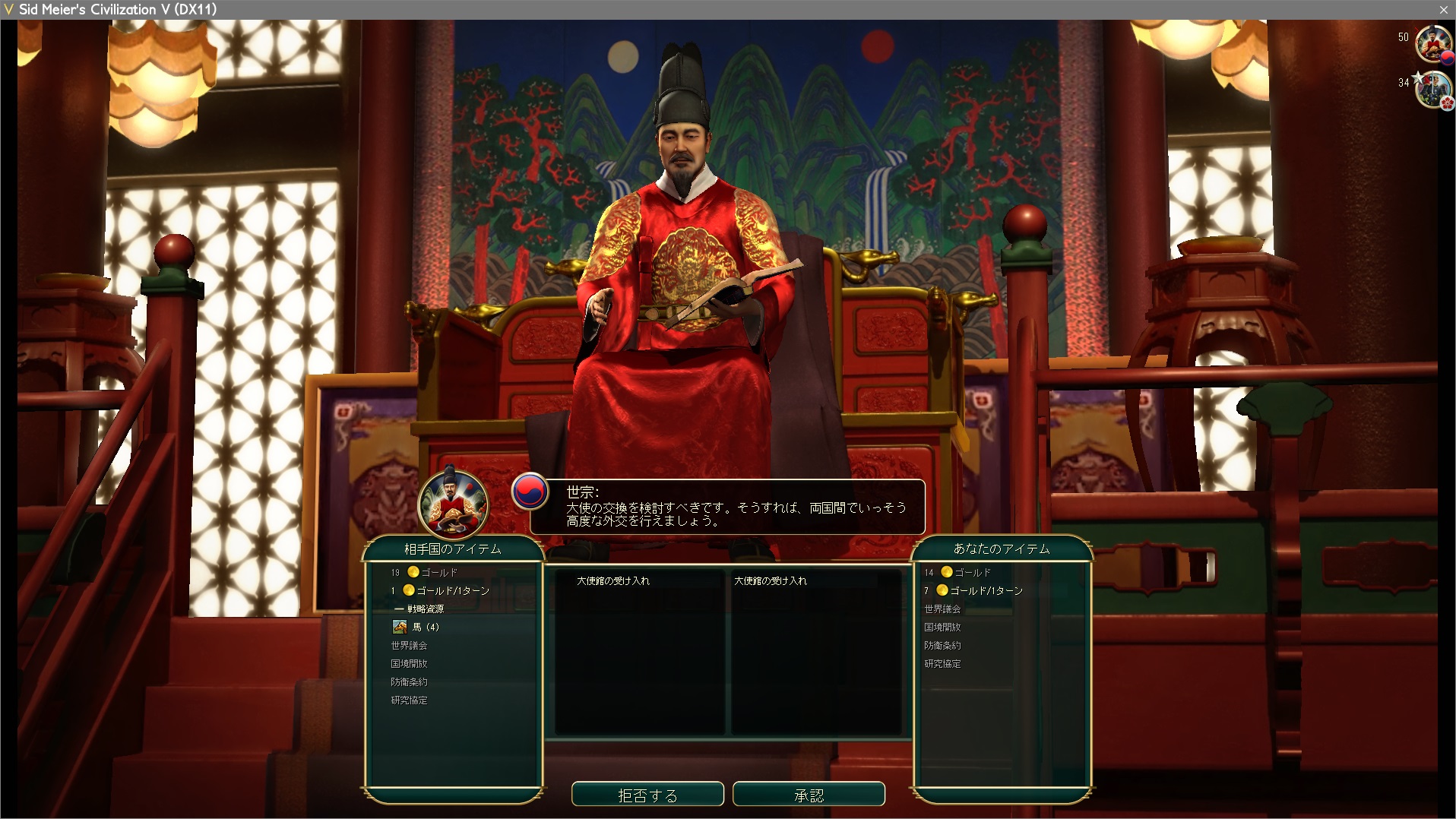Choose the 馬 (4) horses resource
Image resolution: width=1456 pixels, height=819 pixels.
coord(425,627)
